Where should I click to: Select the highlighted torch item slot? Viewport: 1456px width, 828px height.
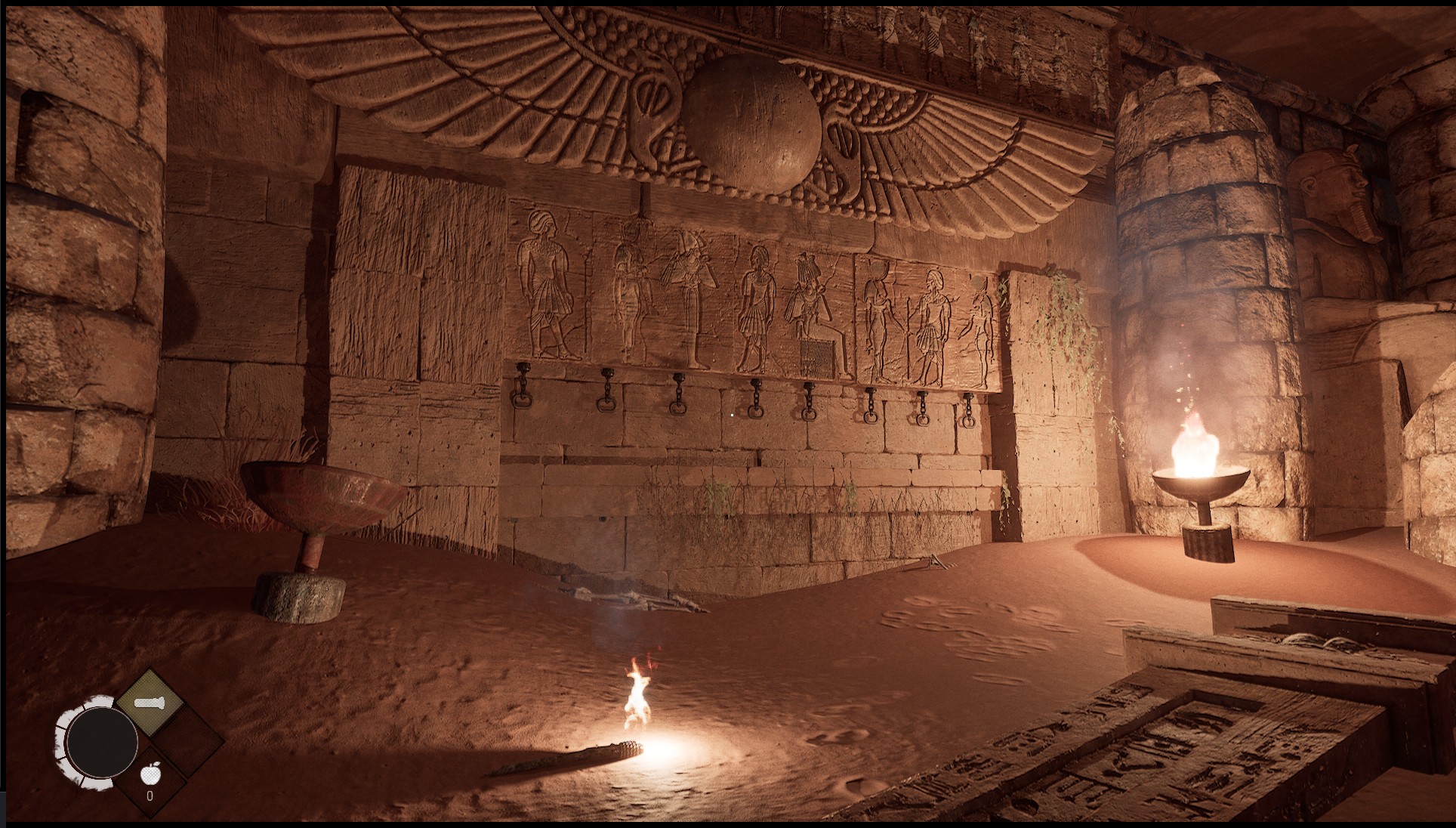[x=150, y=704]
